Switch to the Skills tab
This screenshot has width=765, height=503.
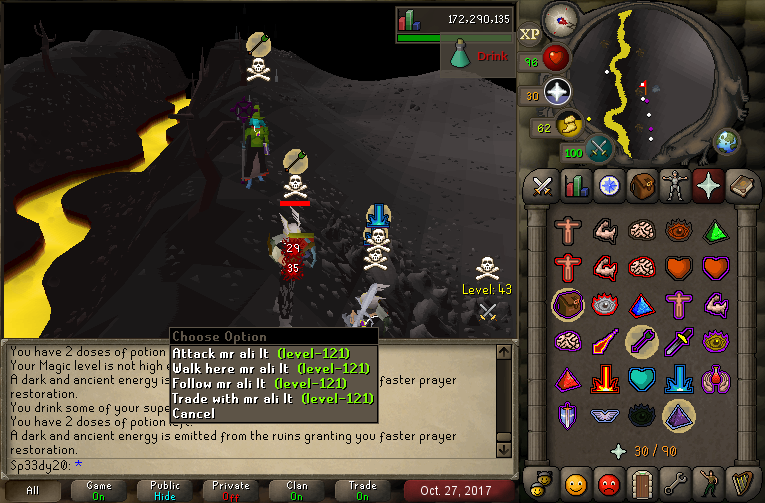(575, 186)
